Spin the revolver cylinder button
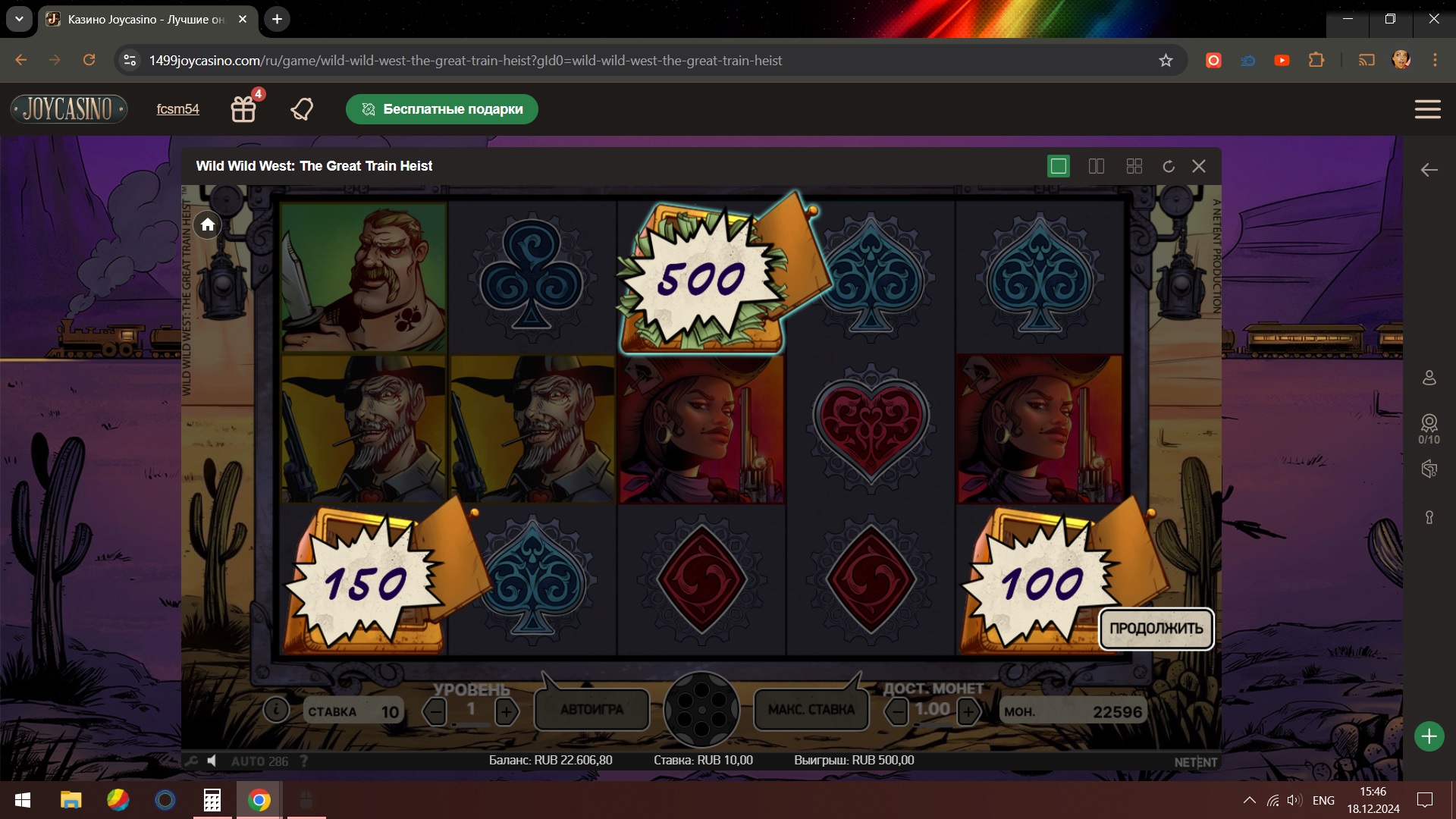The image size is (1456, 819). (701, 710)
